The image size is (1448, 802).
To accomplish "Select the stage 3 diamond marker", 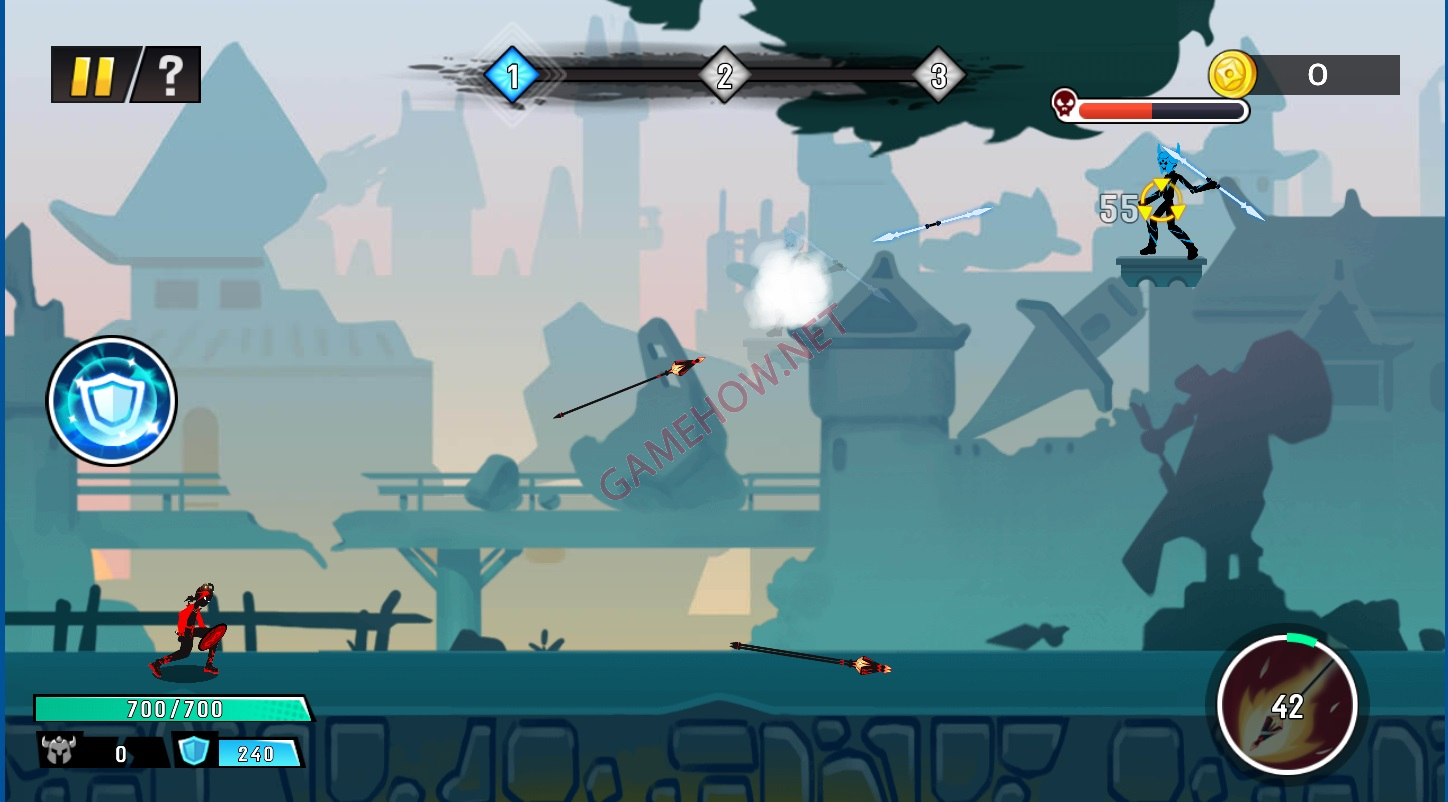I will pyautogui.click(x=937, y=74).
